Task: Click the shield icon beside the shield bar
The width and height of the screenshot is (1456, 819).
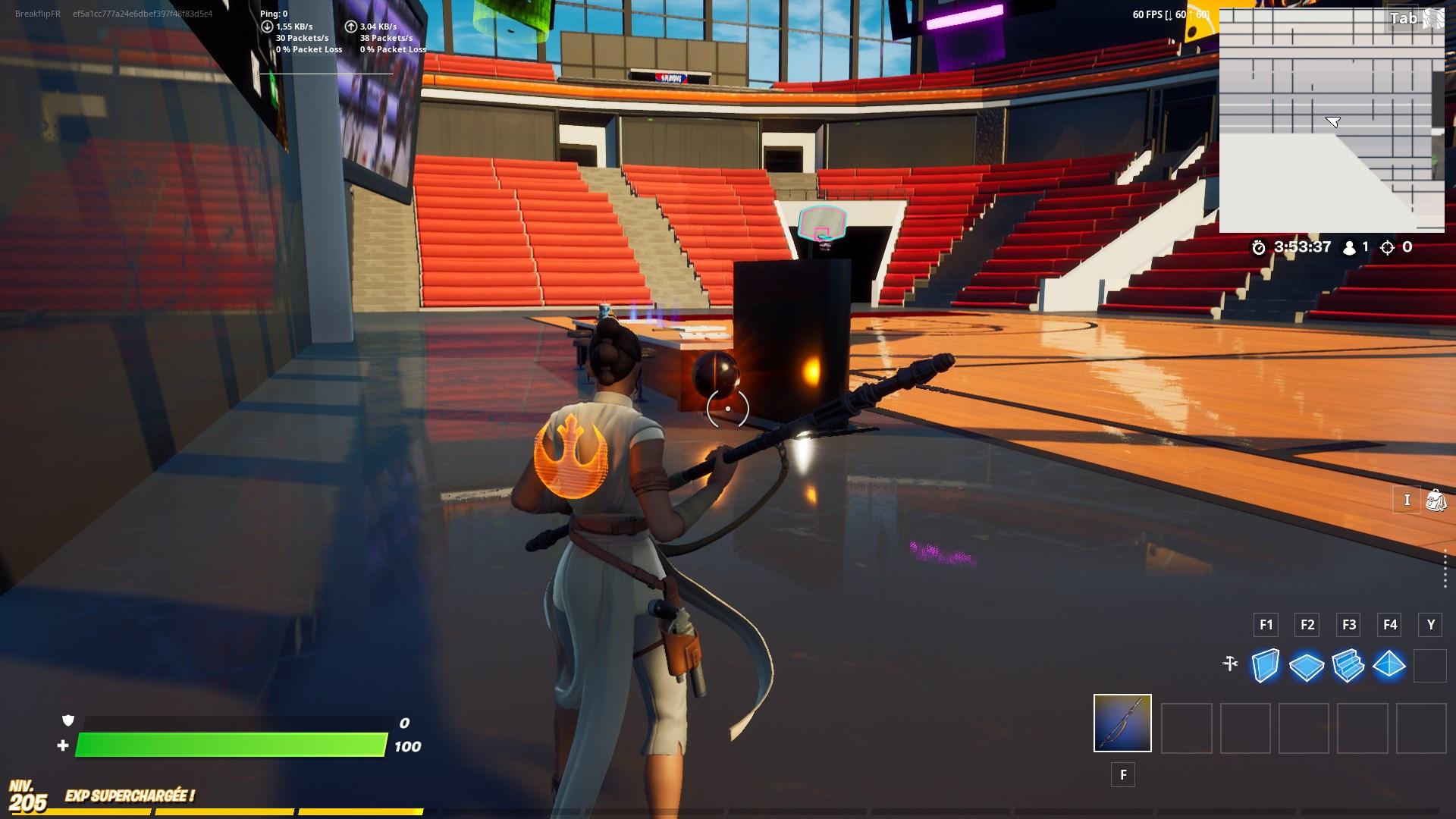Action: coord(67,723)
